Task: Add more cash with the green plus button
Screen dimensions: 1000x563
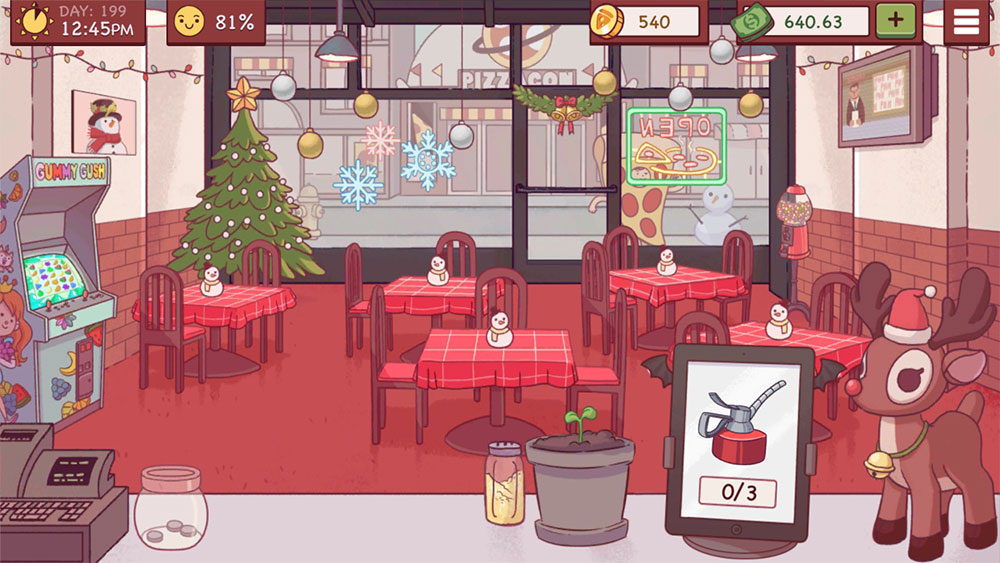Action: coord(895,21)
